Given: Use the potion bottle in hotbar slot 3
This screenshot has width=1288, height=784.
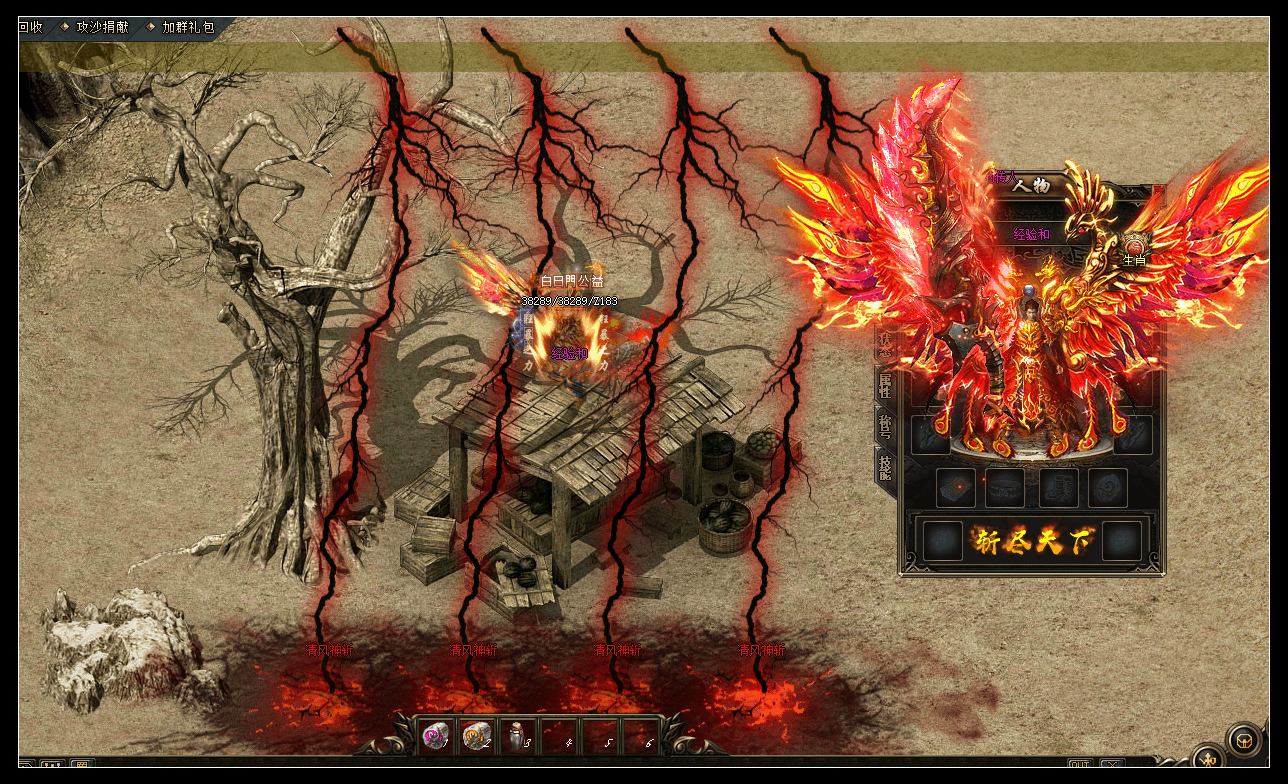Looking at the screenshot, I should pos(518,737).
